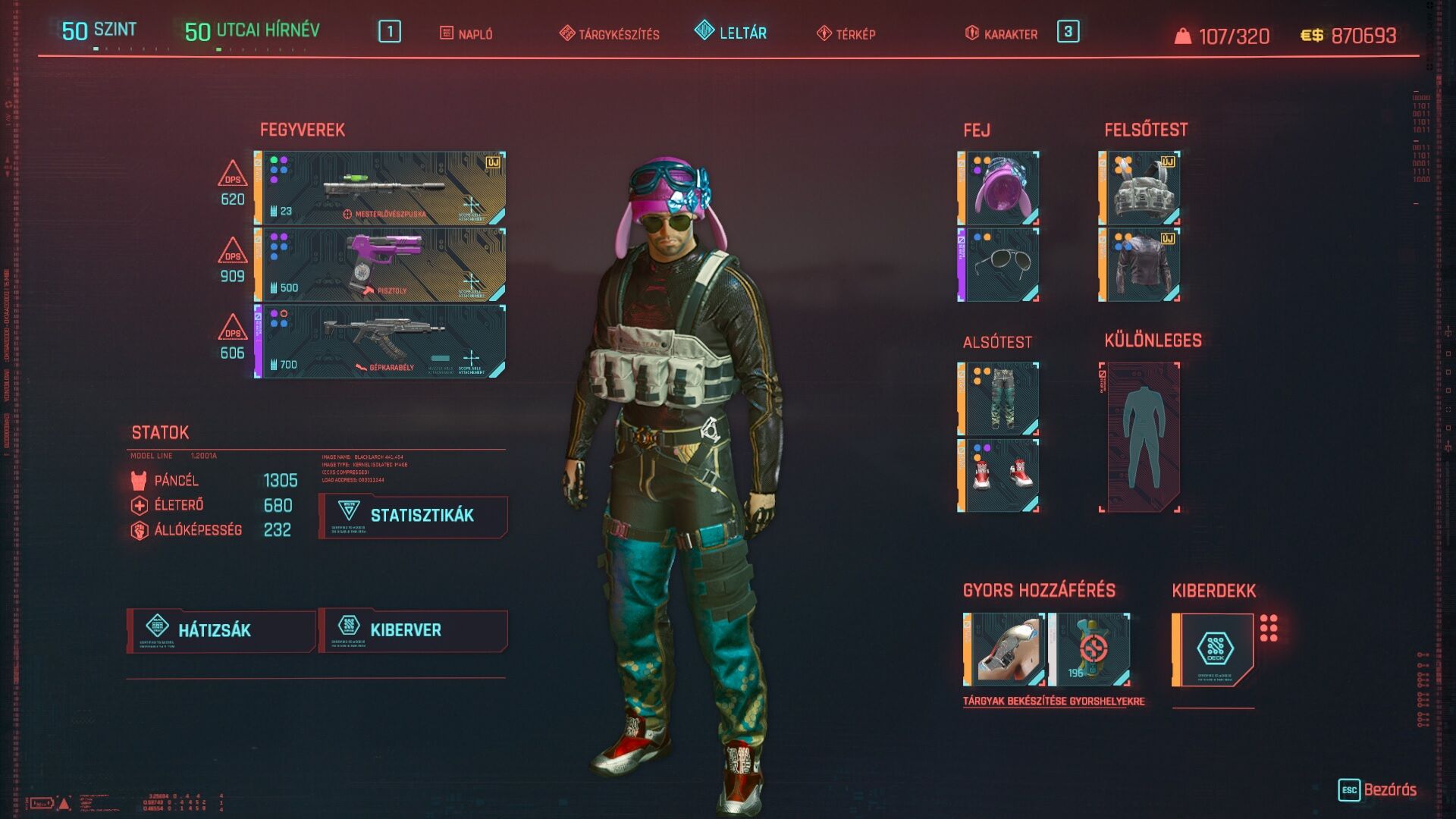Select the empty Különleges outfit slot

(x=1140, y=438)
